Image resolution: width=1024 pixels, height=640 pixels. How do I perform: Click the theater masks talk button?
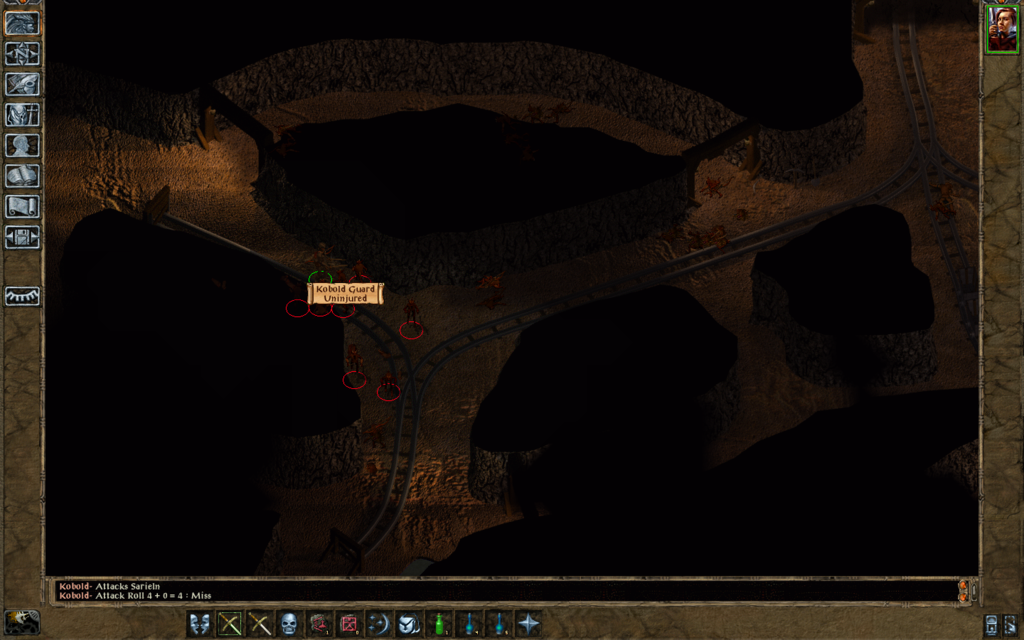coord(200,624)
